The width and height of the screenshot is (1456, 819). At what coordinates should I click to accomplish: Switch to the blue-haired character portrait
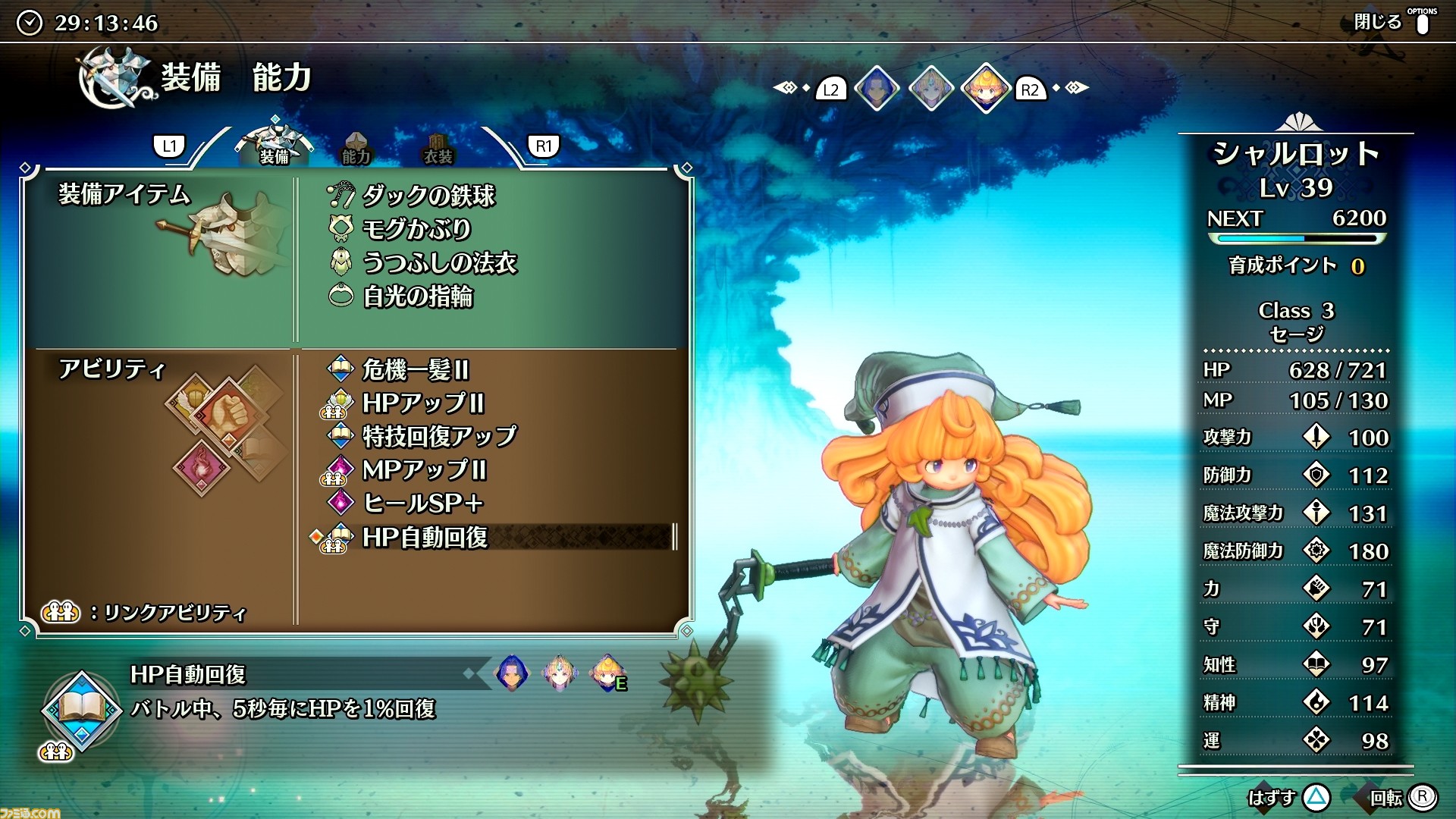pos(877,89)
